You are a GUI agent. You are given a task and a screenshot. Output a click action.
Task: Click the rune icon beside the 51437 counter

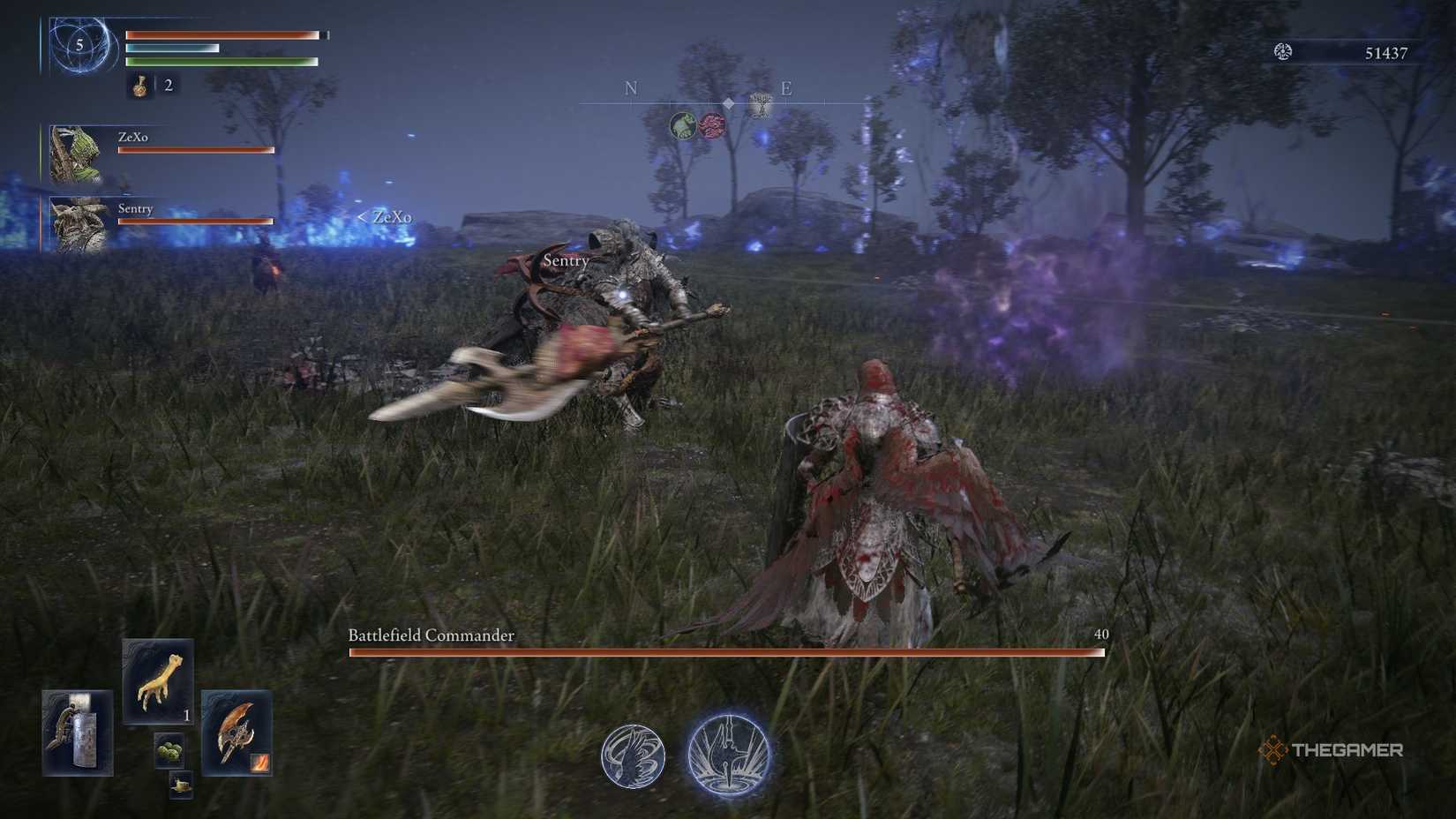[1282, 52]
